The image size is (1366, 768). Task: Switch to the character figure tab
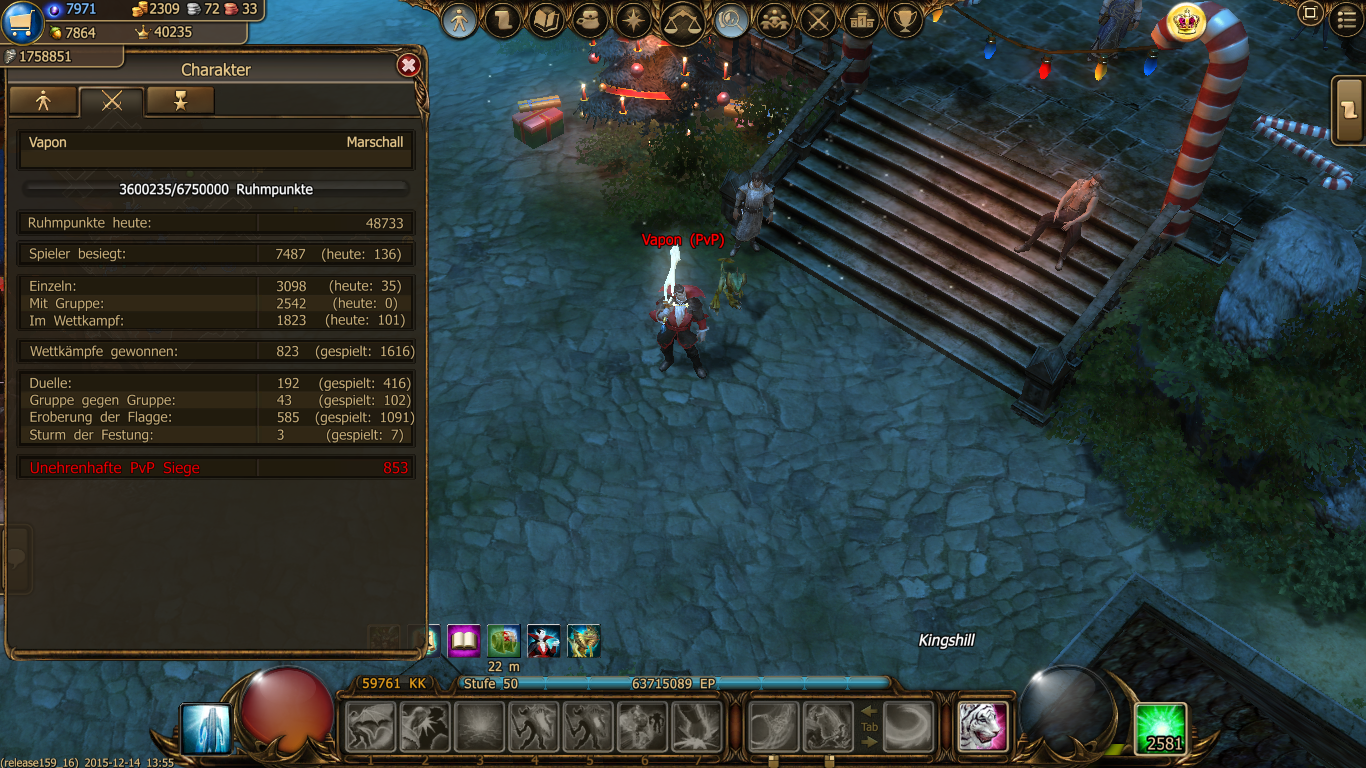[43, 100]
